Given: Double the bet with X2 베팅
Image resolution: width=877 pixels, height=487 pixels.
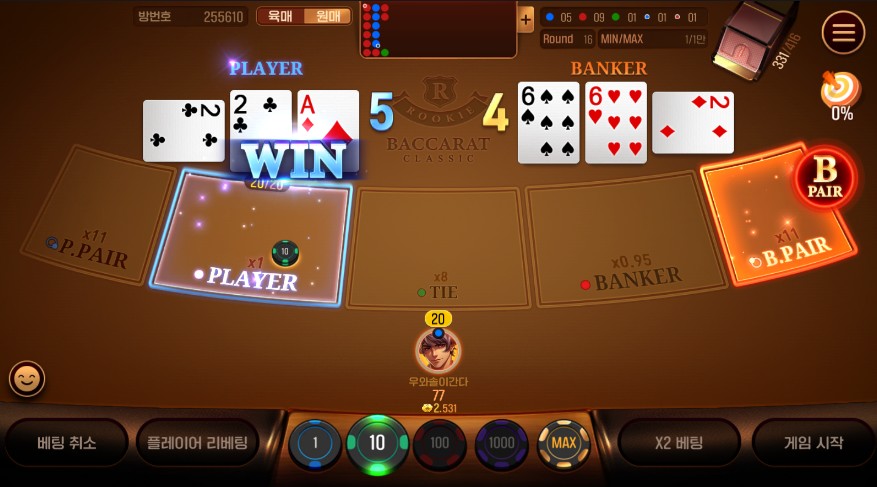Looking at the screenshot, I should point(679,443).
